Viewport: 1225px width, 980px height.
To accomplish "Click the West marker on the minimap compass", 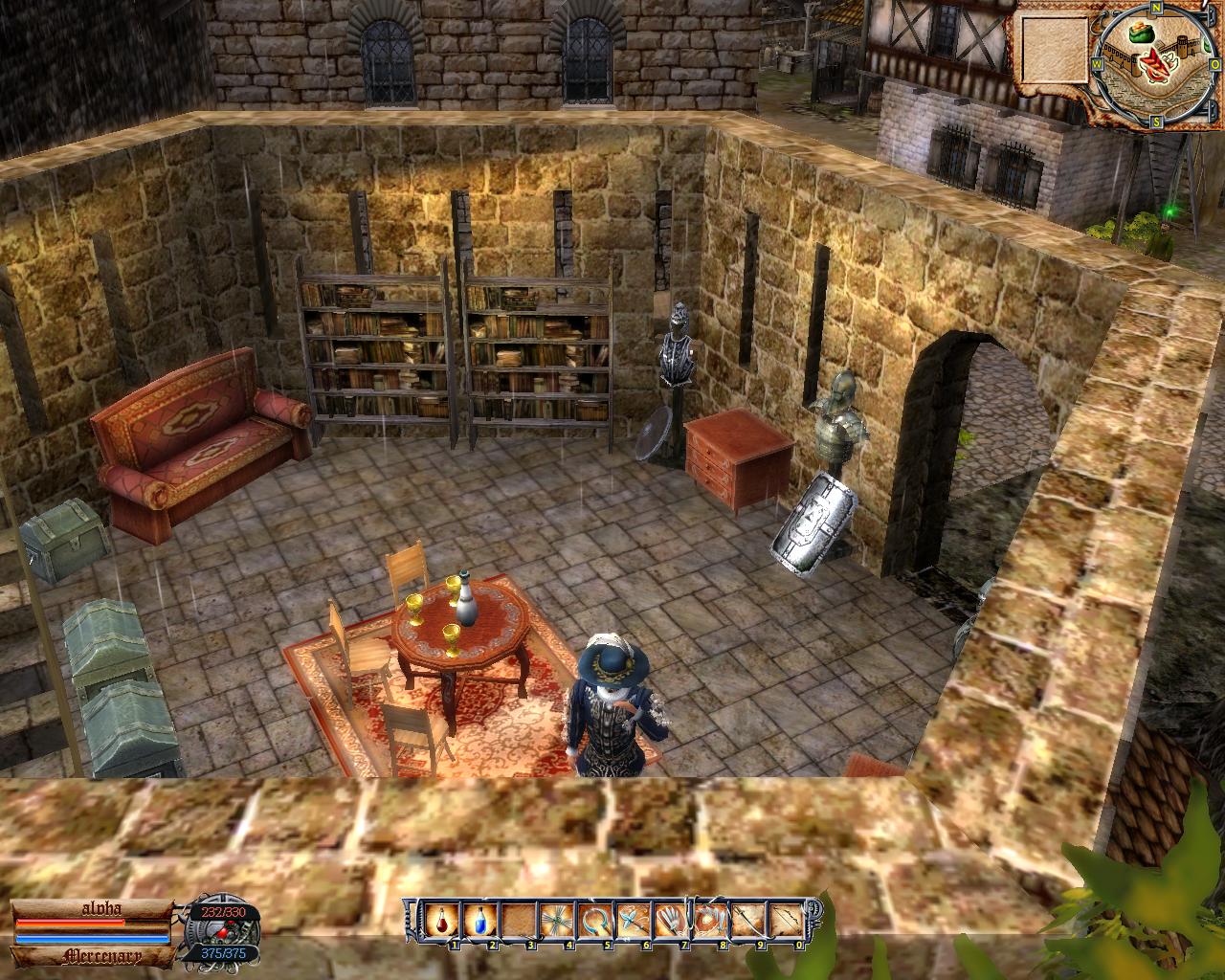I will tap(1097, 64).
